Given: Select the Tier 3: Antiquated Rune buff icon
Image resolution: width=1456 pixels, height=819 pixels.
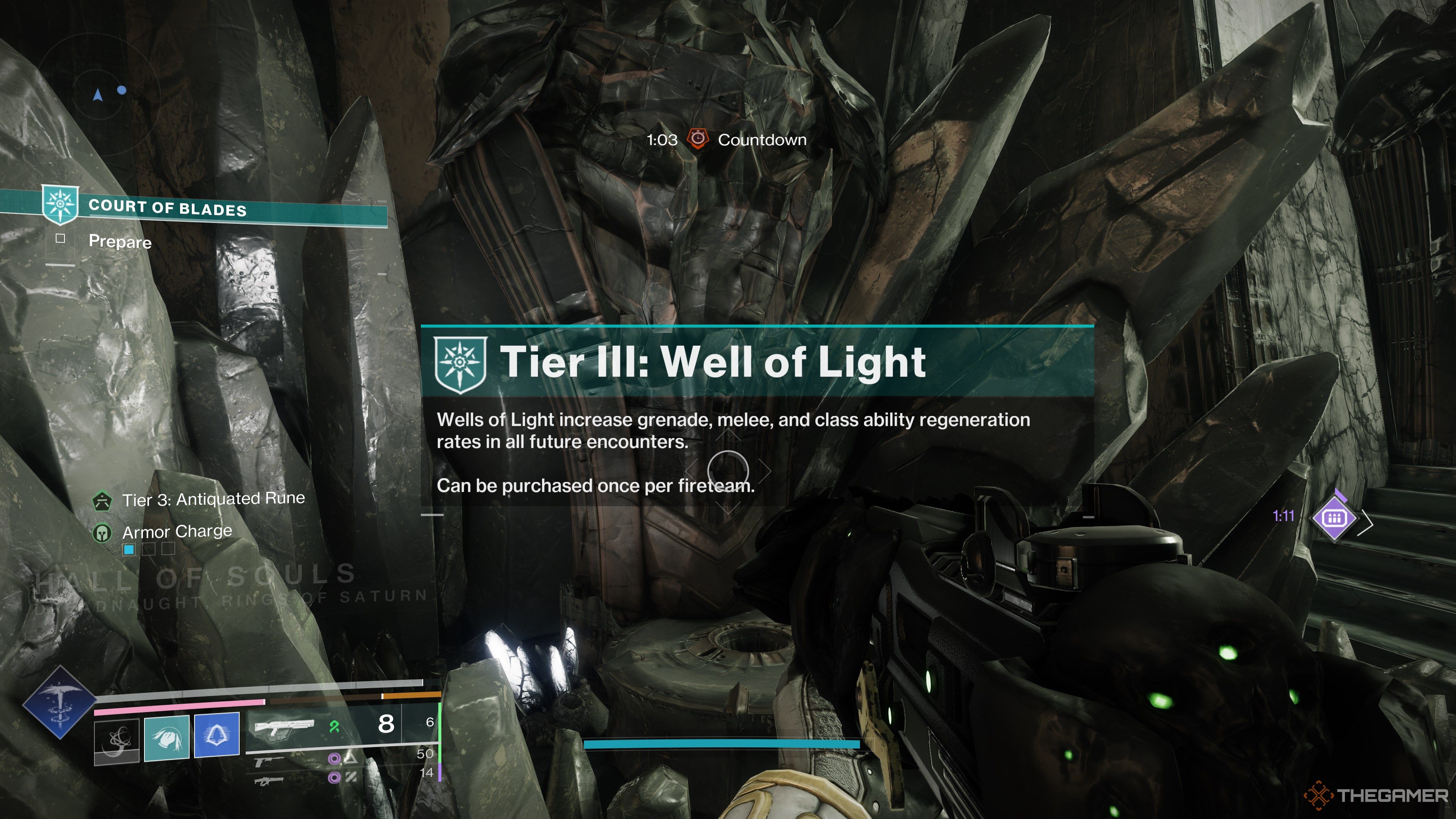Looking at the screenshot, I should 102,501.
